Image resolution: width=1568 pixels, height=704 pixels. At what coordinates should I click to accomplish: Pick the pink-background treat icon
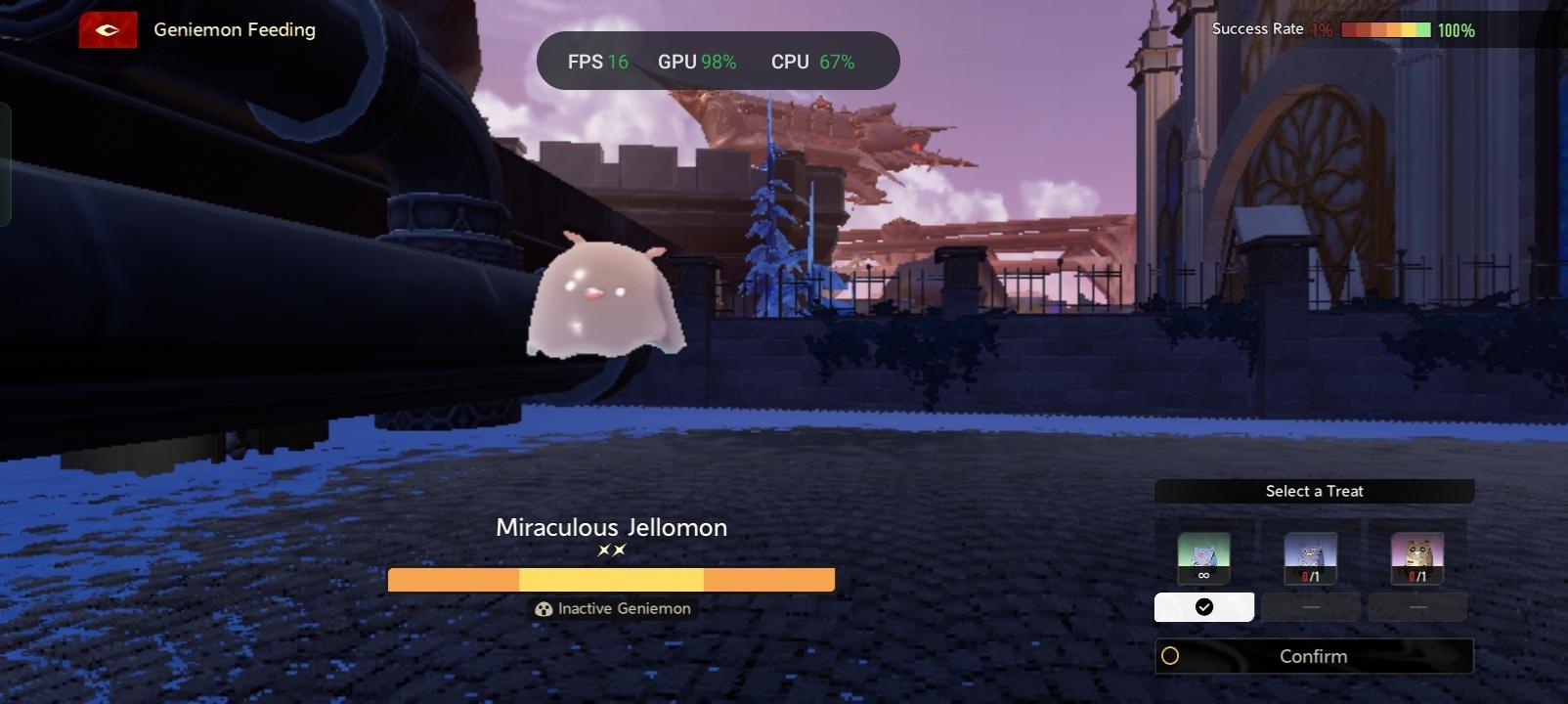[1416, 557]
